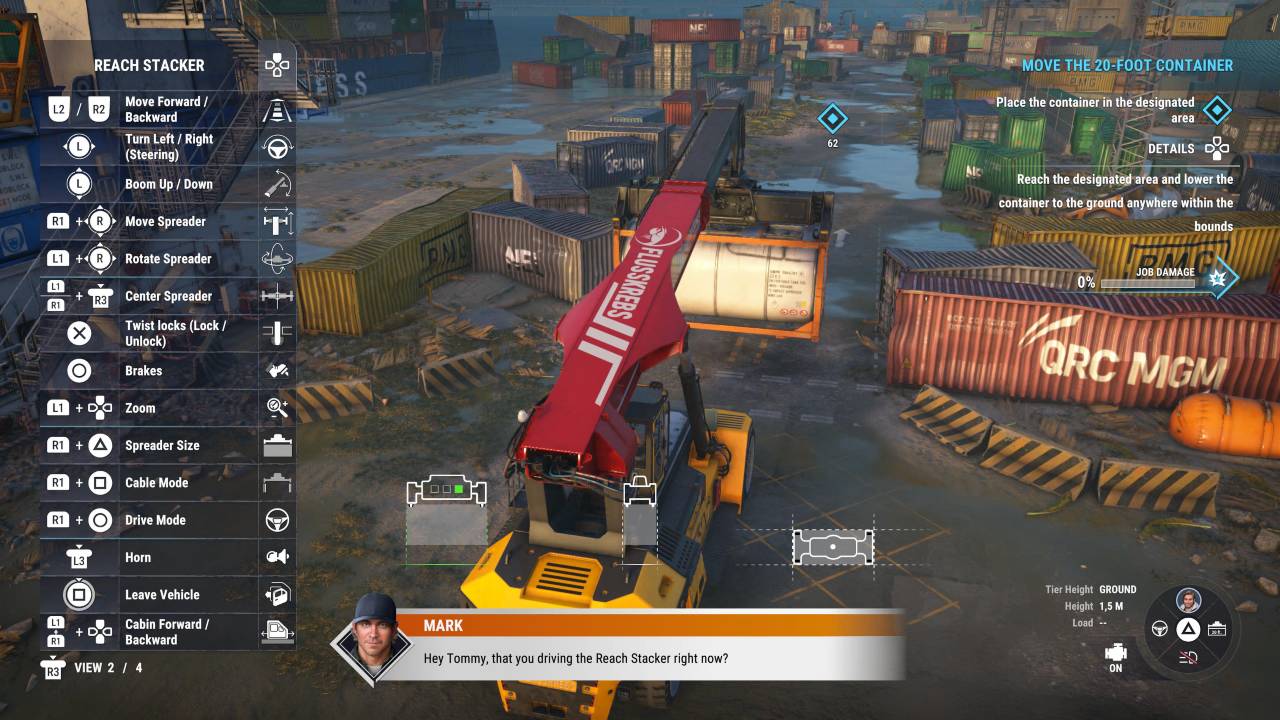Click the objective diamond marker icon
1280x720 pixels.
pyautogui.click(x=1217, y=110)
